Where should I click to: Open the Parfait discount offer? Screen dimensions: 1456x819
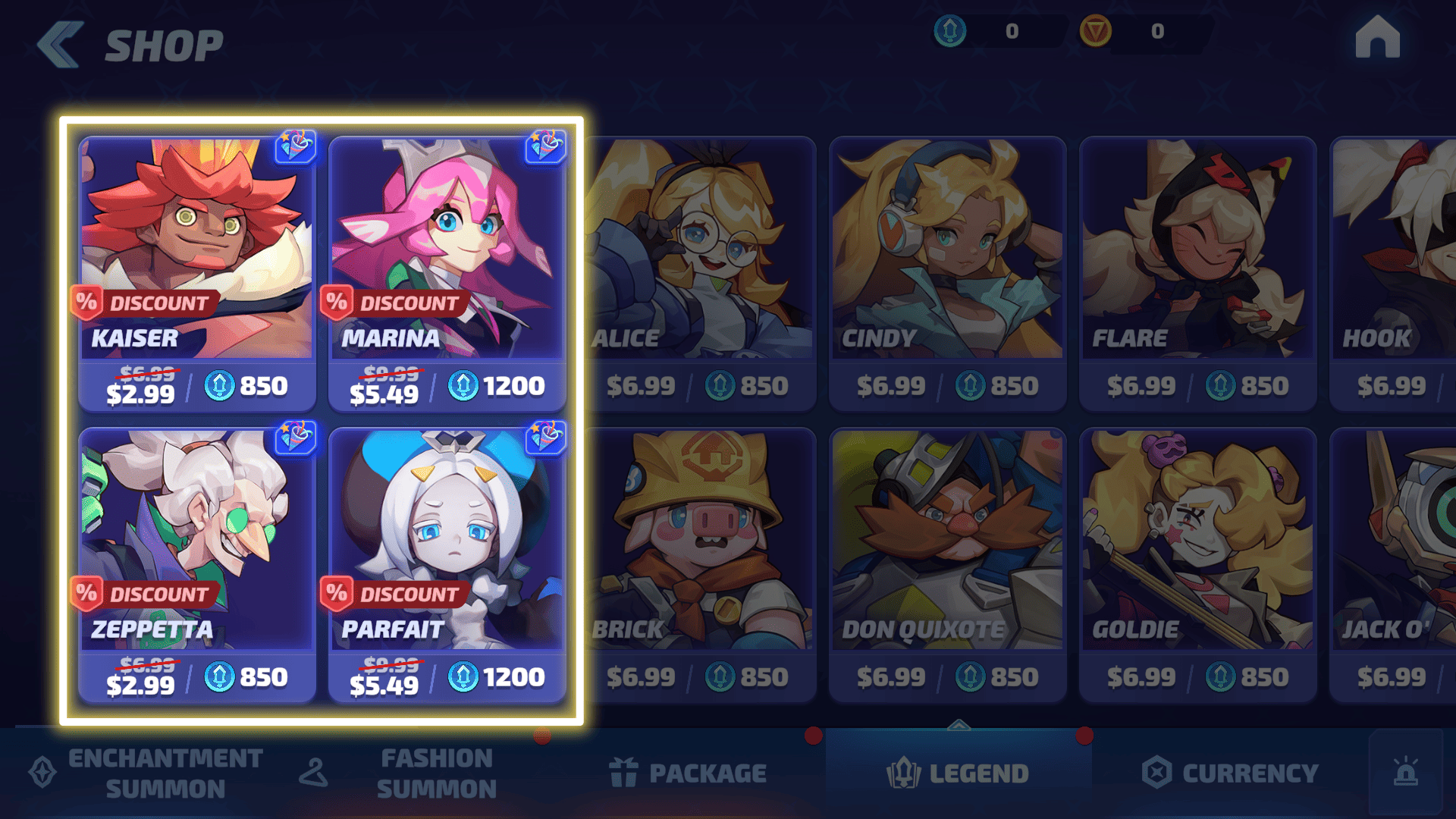pos(447,565)
